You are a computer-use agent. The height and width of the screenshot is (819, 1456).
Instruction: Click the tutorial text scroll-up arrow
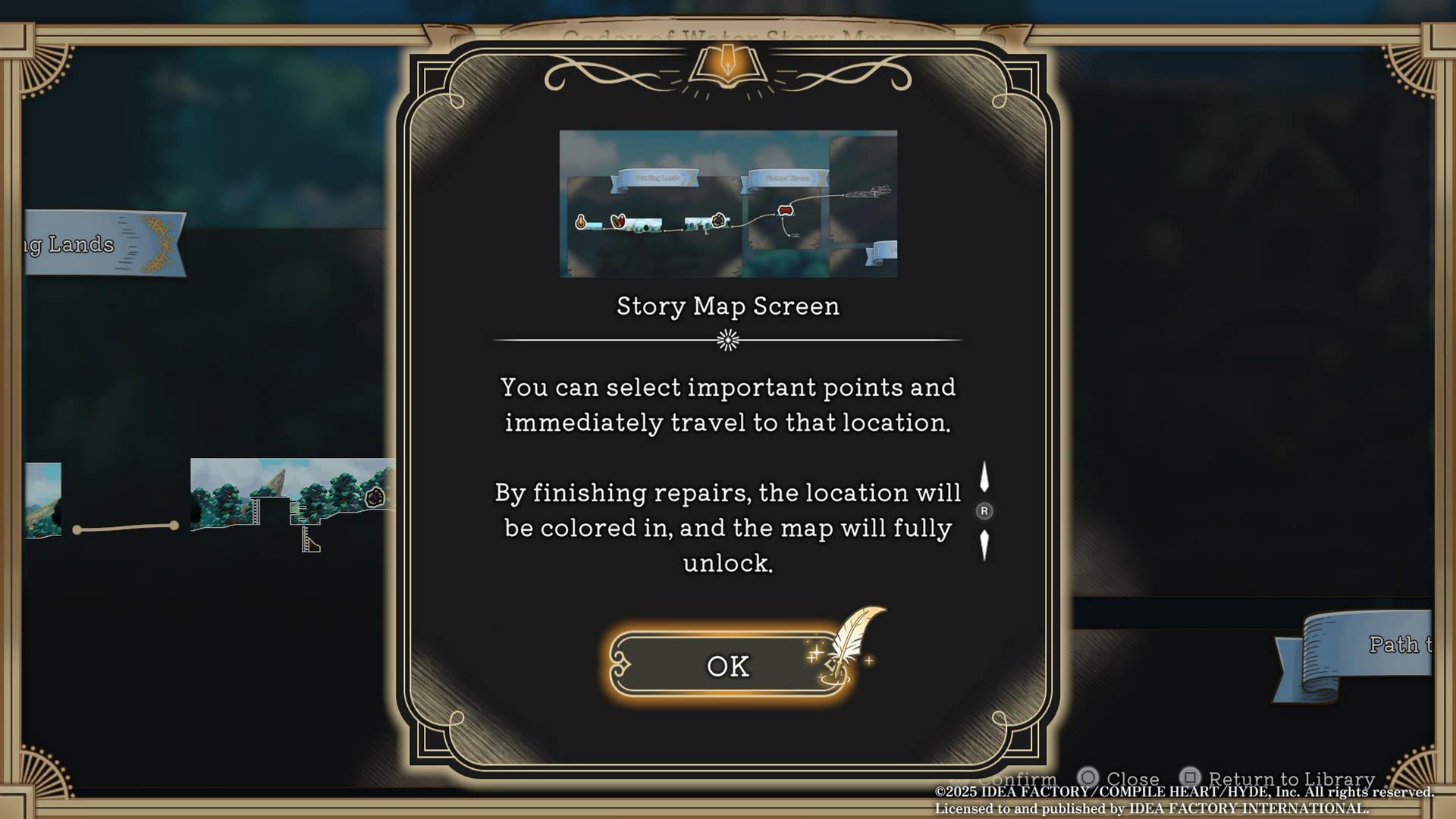tap(984, 477)
